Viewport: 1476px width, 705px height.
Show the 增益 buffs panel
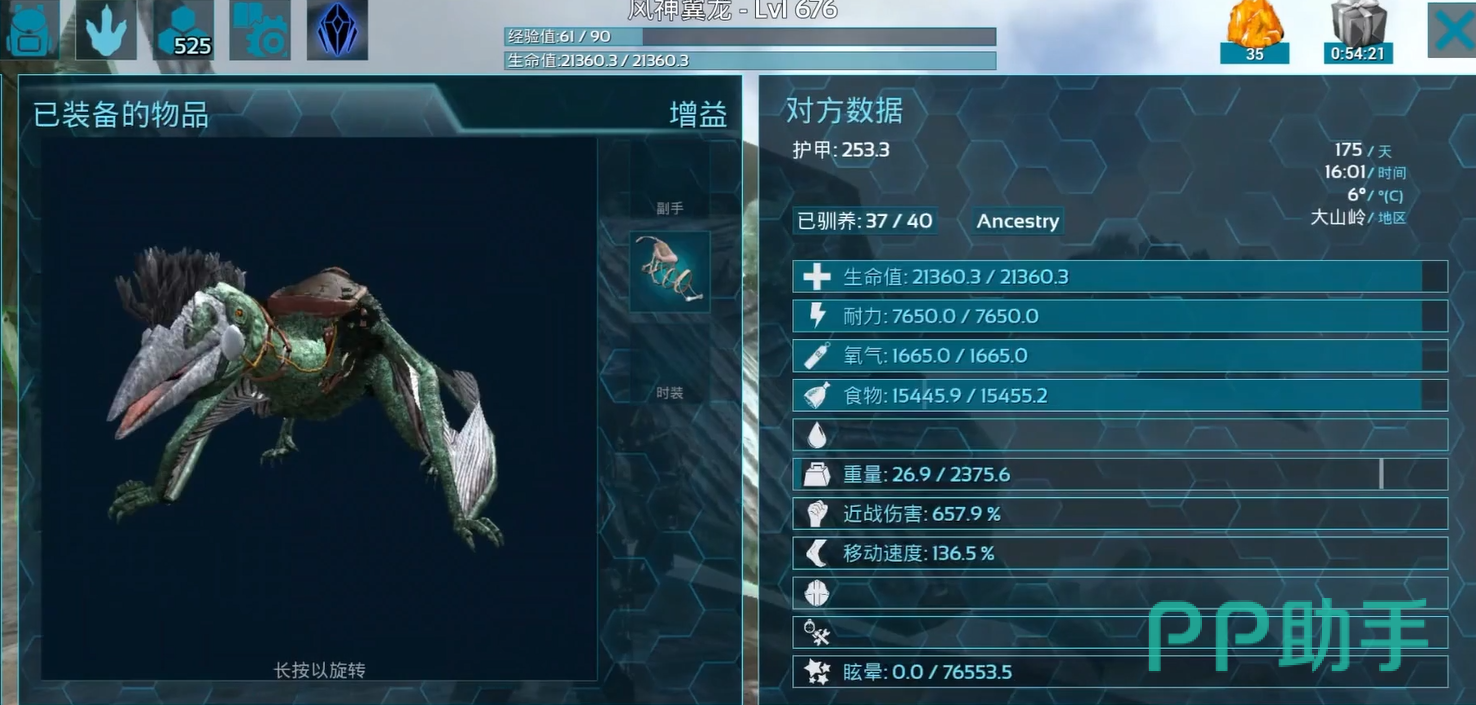pos(697,115)
